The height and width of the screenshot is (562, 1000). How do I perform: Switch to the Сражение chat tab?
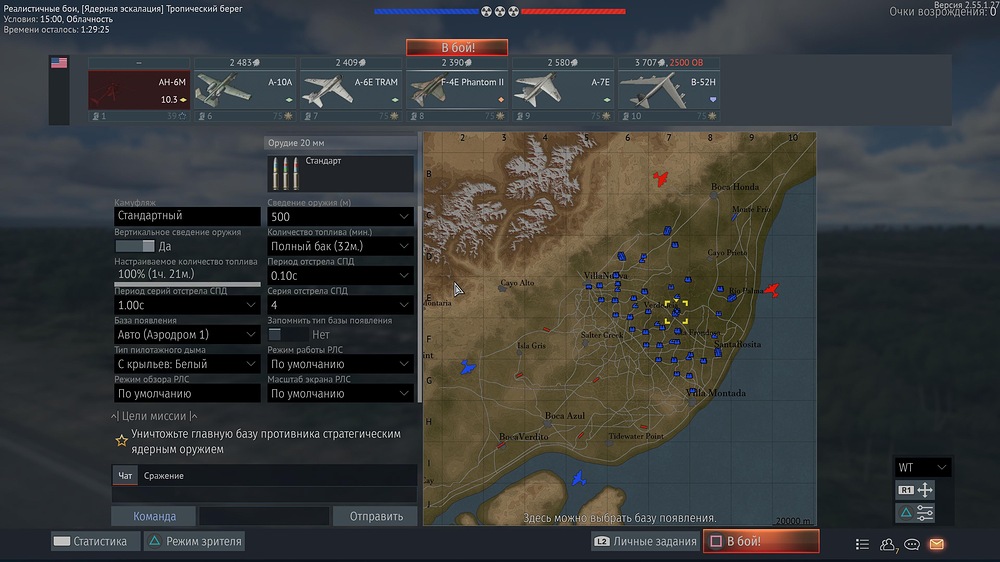pyautogui.click(x=164, y=476)
